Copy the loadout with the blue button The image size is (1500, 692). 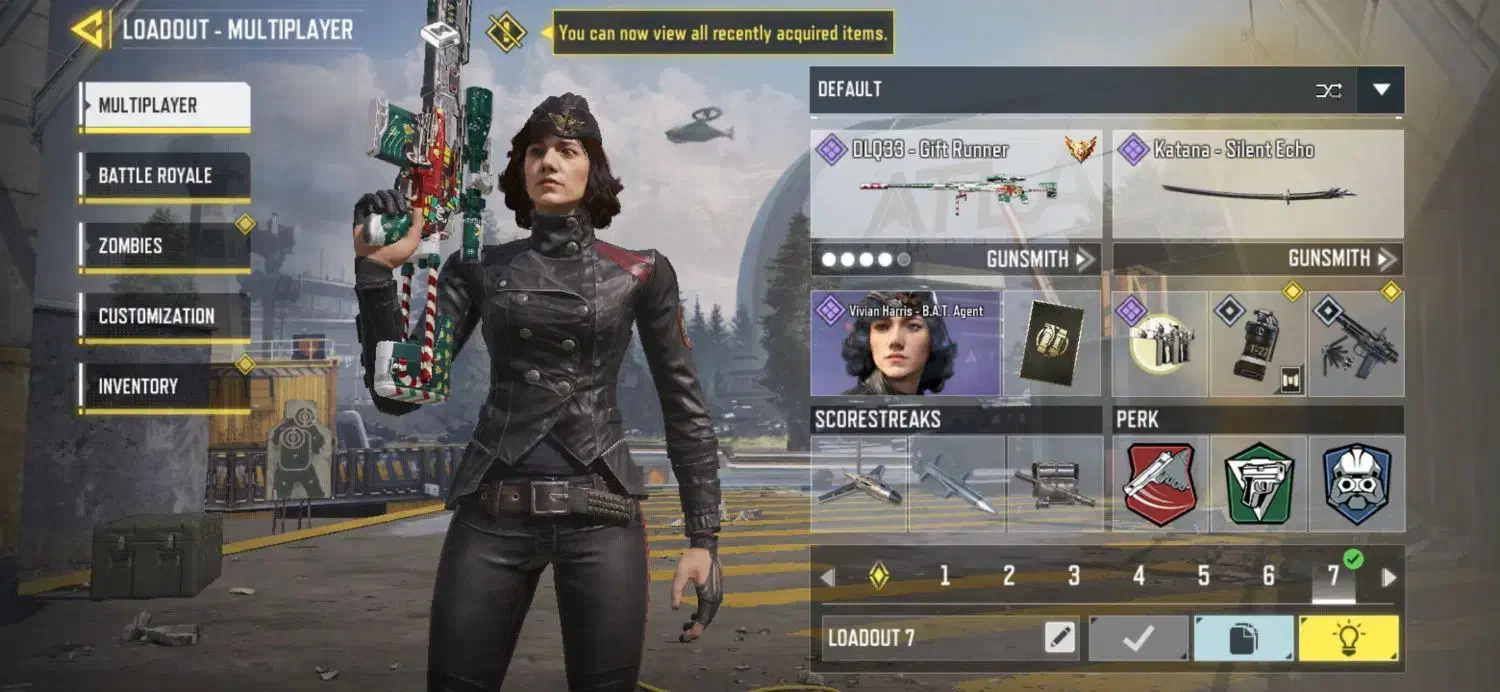coord(1243,638)
